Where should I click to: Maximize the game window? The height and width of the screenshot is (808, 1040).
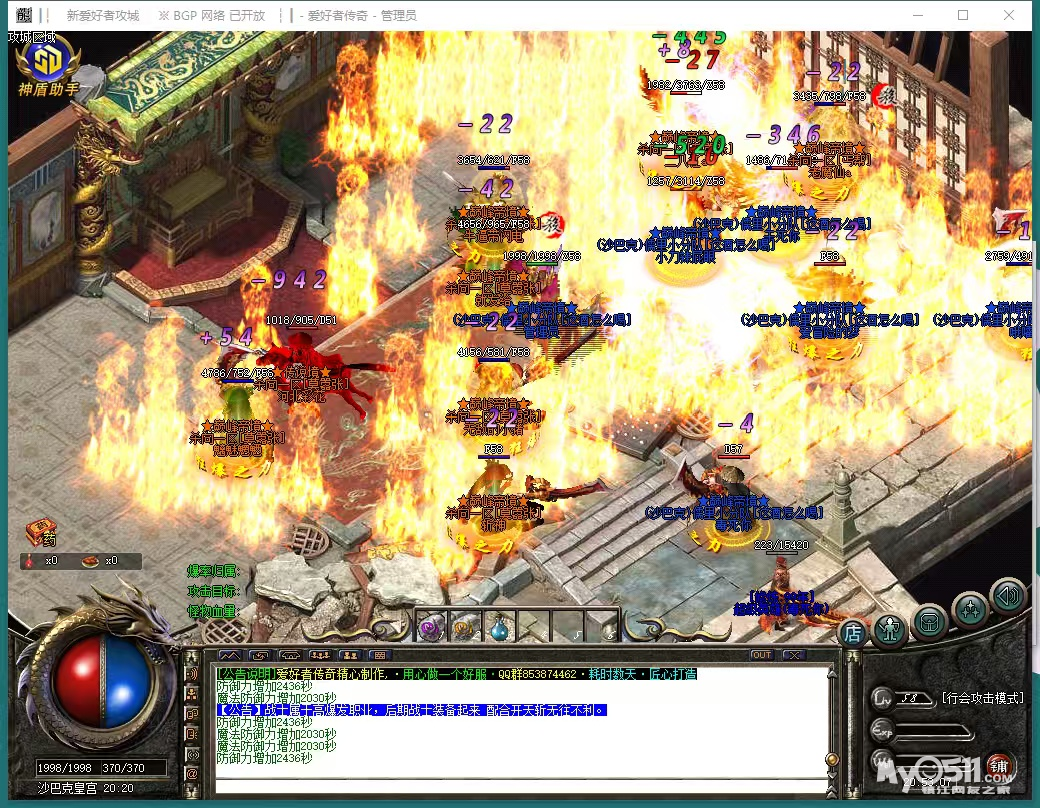pos(963,15)
